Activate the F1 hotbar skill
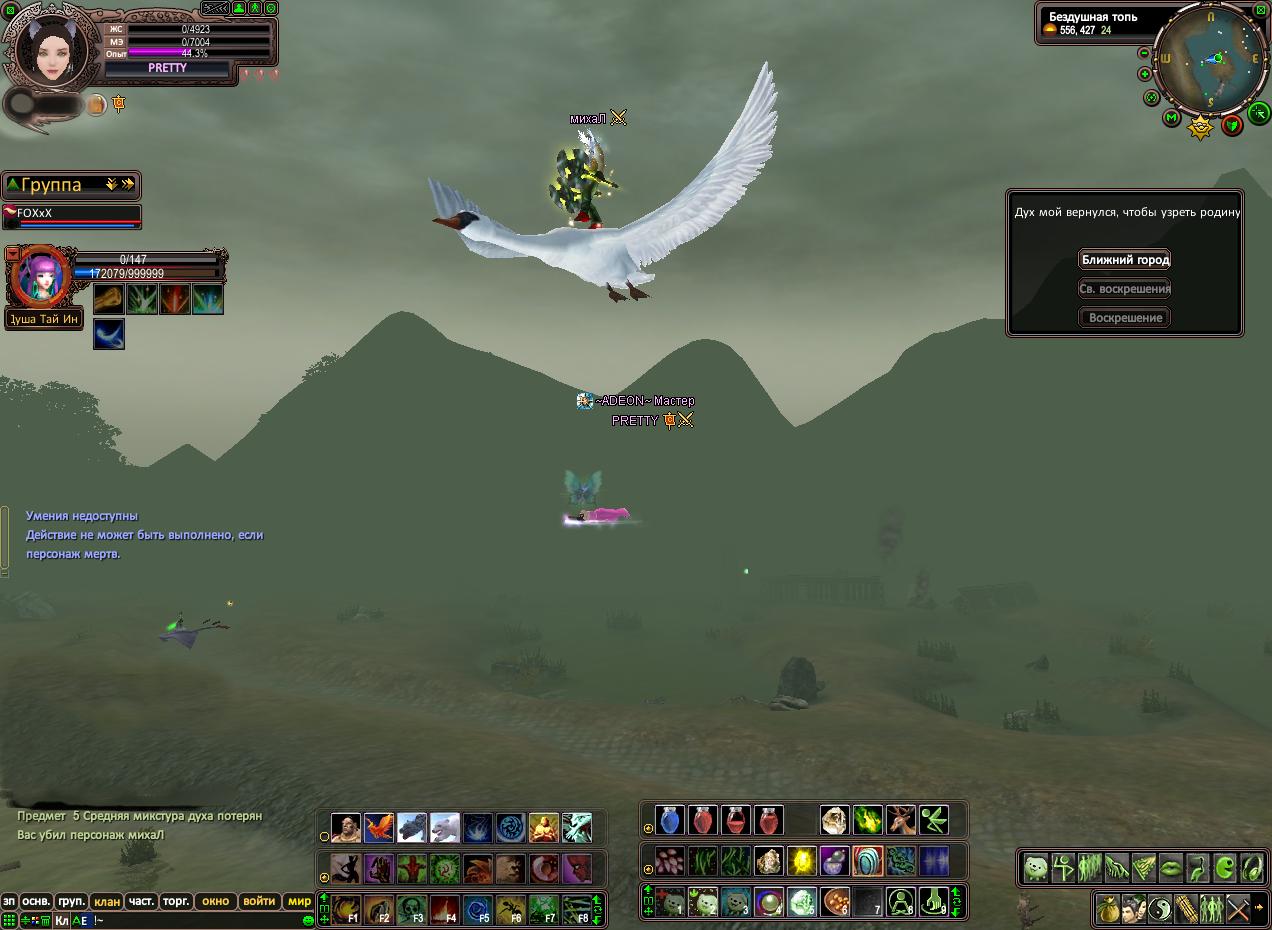This screenshot has height=930, width=1272. (346, 910)
